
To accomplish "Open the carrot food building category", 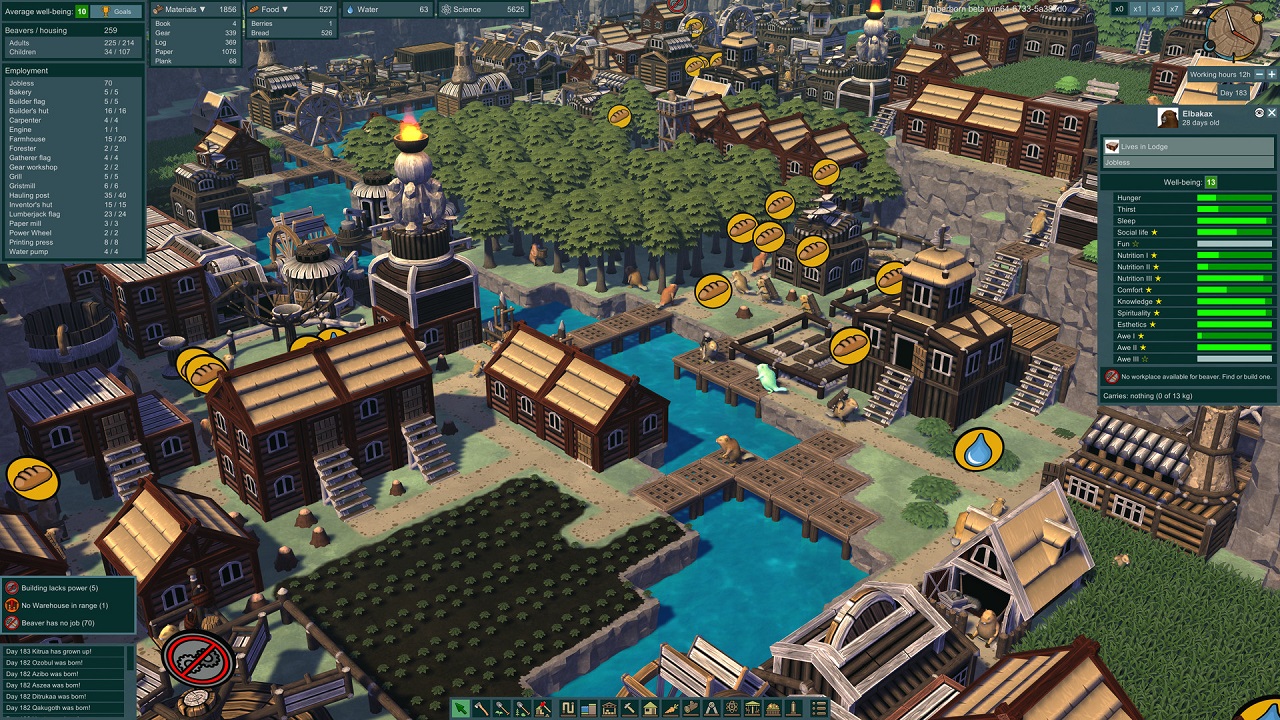I will (x=671, y=709).
